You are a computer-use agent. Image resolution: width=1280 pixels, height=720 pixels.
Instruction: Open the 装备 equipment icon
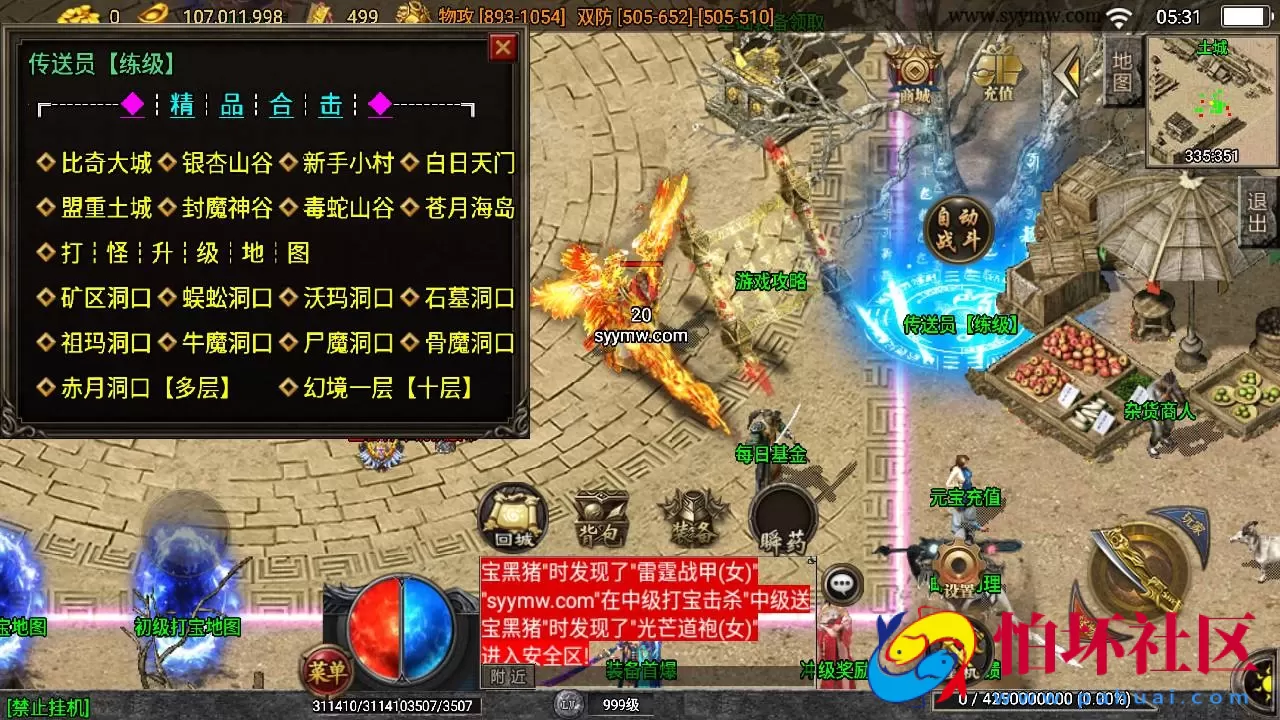pos(692,515)
